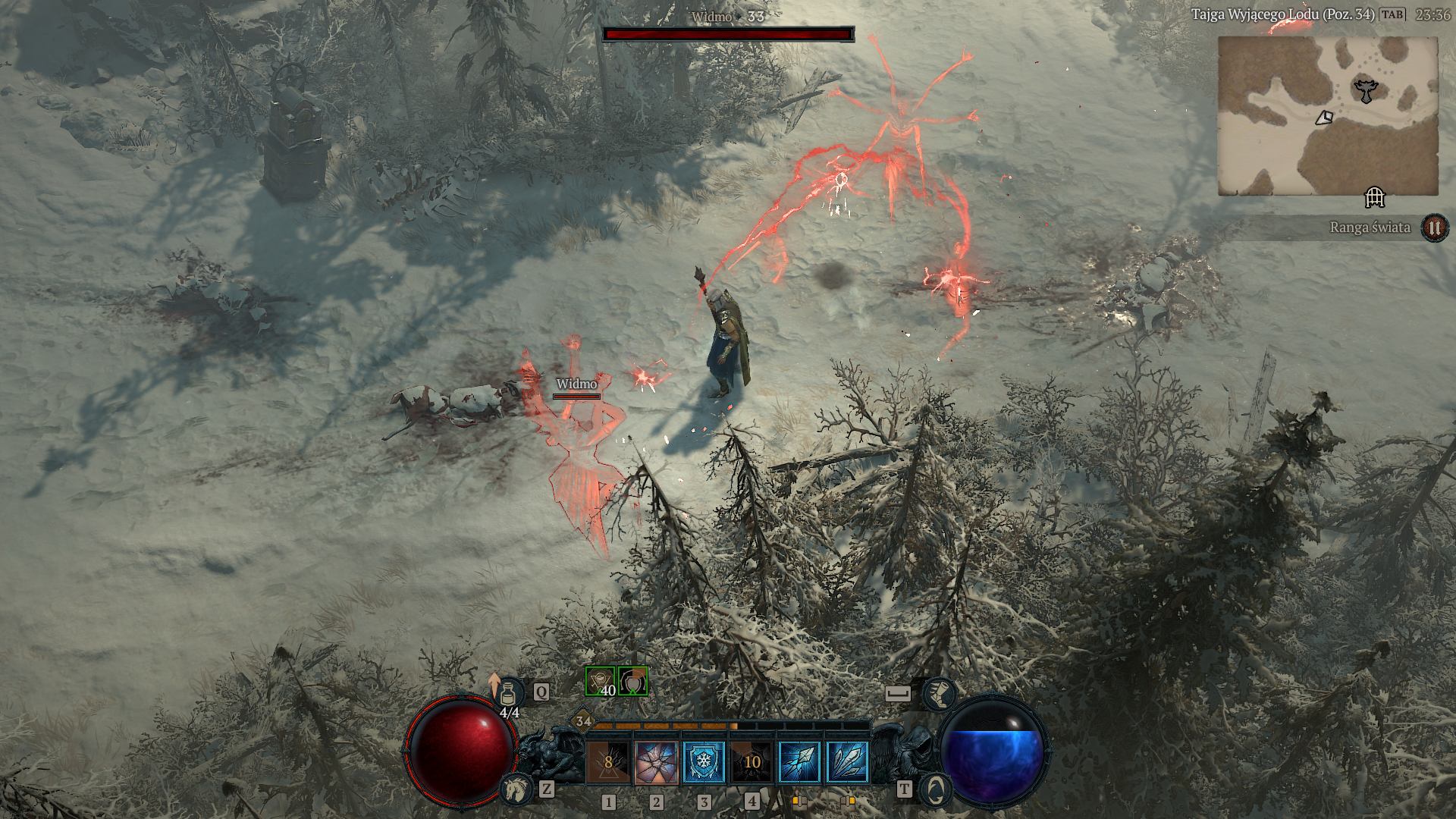Screen dimensions: 1456x819
Task: Activate the first skill slot on cooldown 8
Action: click(608, 761)
